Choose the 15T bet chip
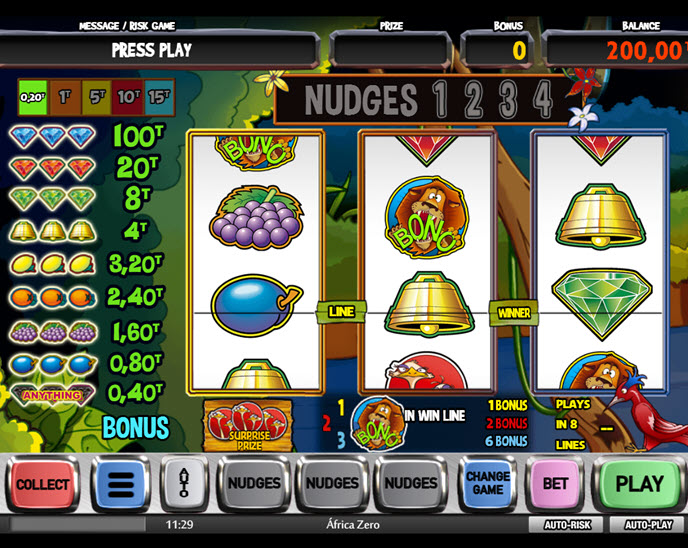Screen dimensions: 688x548 159,98
